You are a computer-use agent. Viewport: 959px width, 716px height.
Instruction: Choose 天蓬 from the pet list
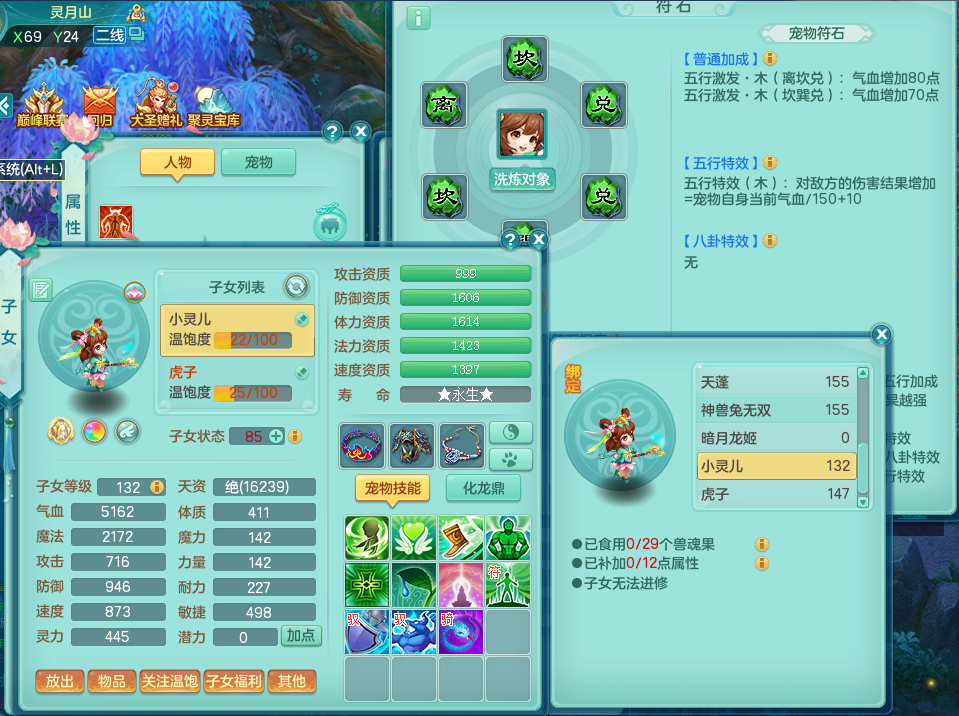click(775, 382)
